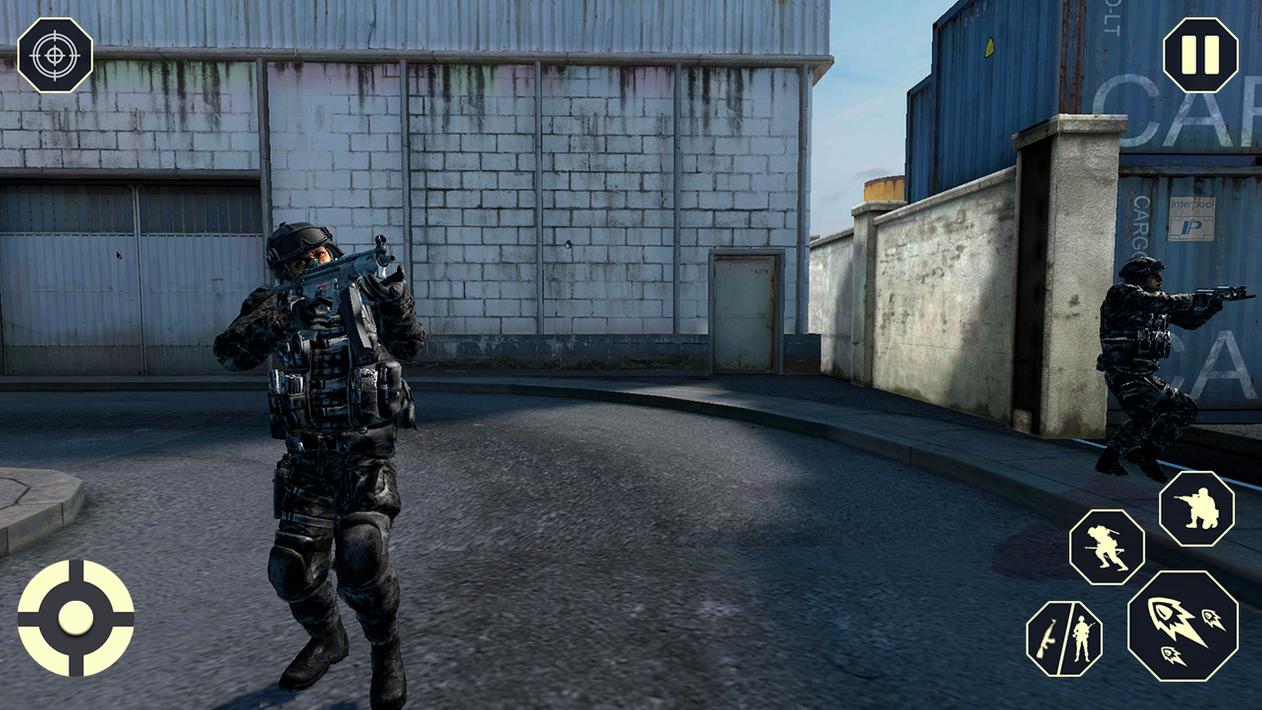Pause the game with the pause button
This screenshot has height=710, width=1262.
click(1200, 55)
